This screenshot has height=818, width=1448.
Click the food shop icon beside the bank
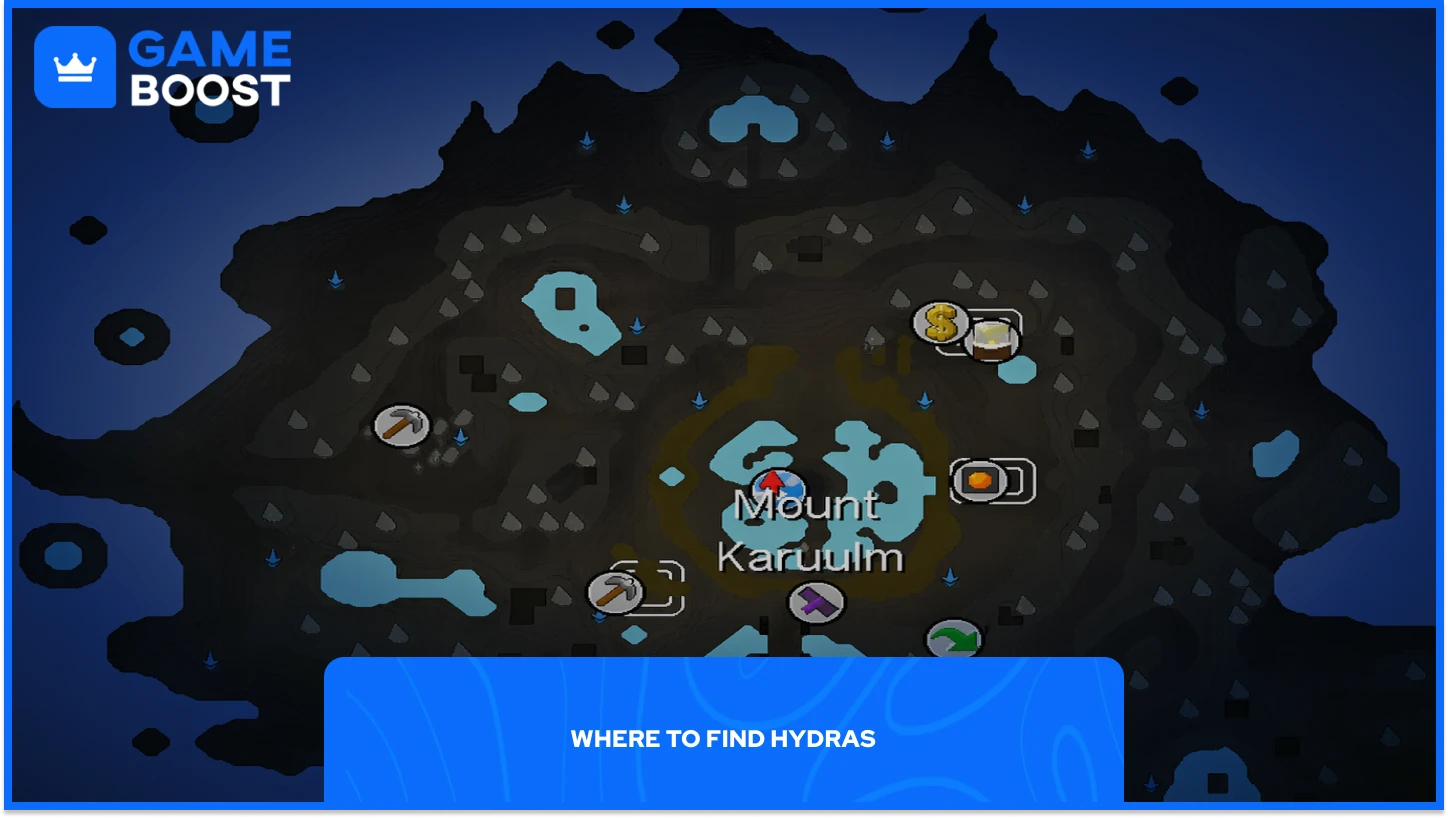tap(991, 340)
